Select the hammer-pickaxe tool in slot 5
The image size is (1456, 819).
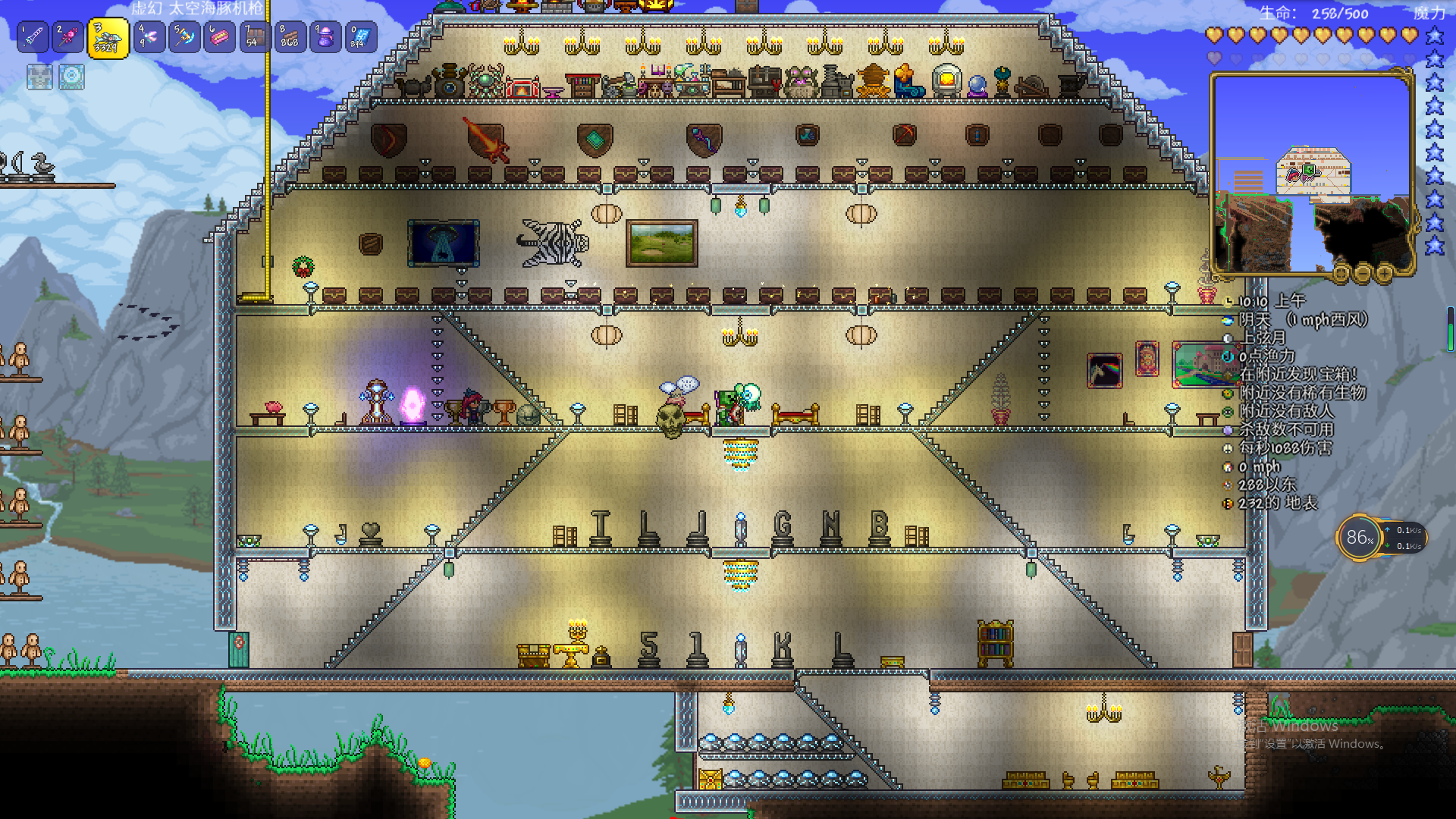[184, 36]
